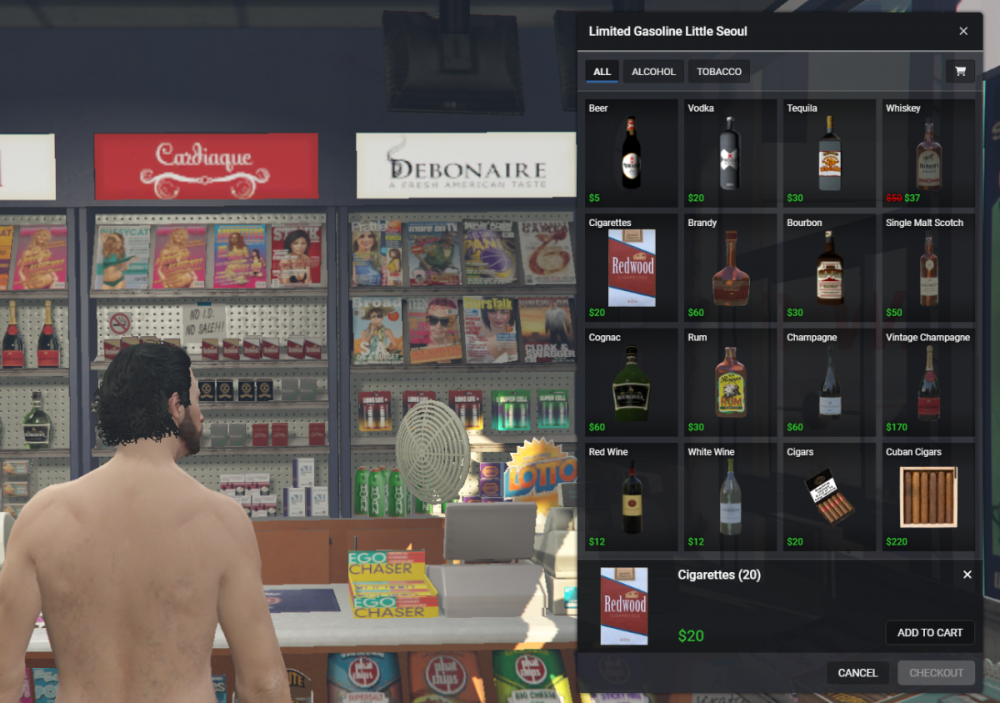Click the Checkout button
Viewport: 1000px width, 703px height.
[936, 673]
